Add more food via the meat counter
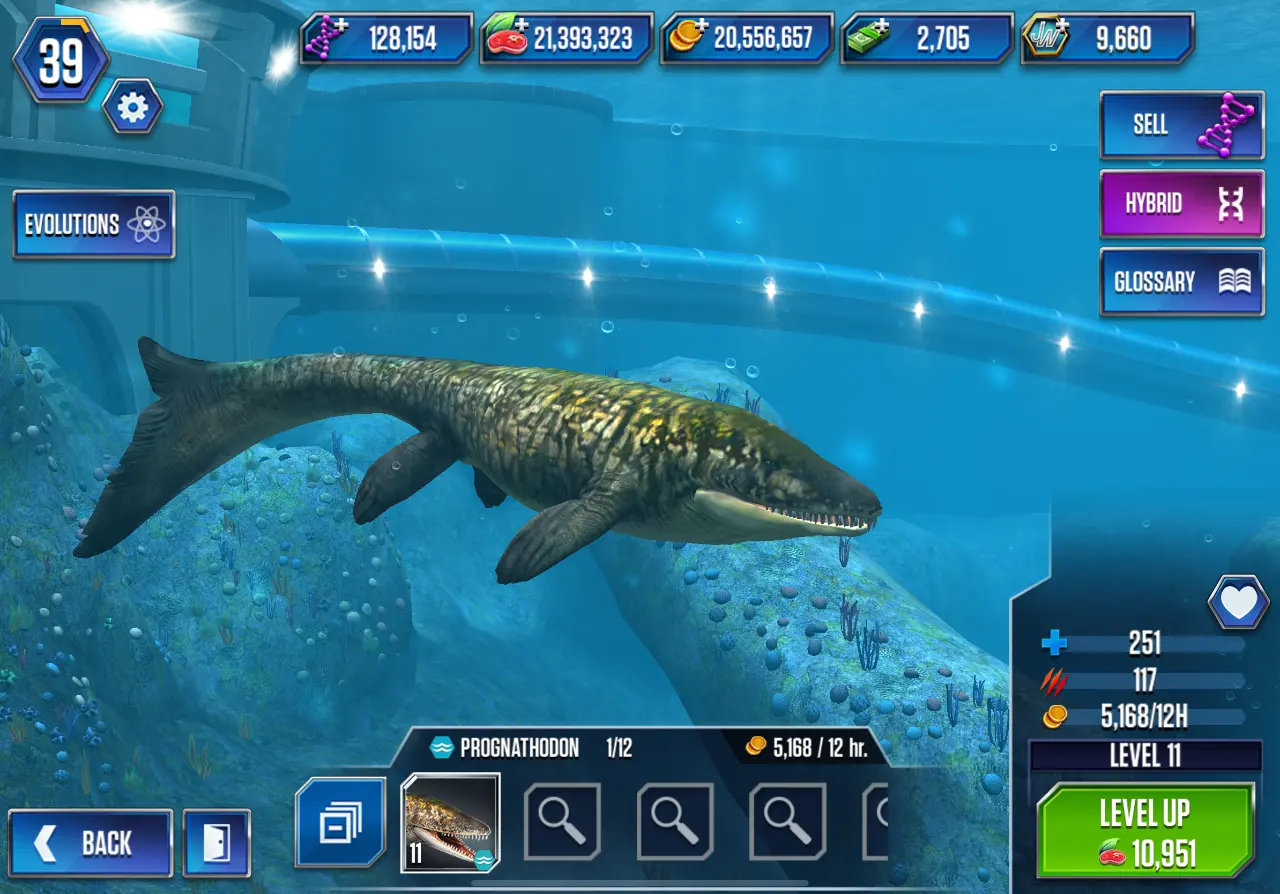1280x894 pixels. (566, 38)
